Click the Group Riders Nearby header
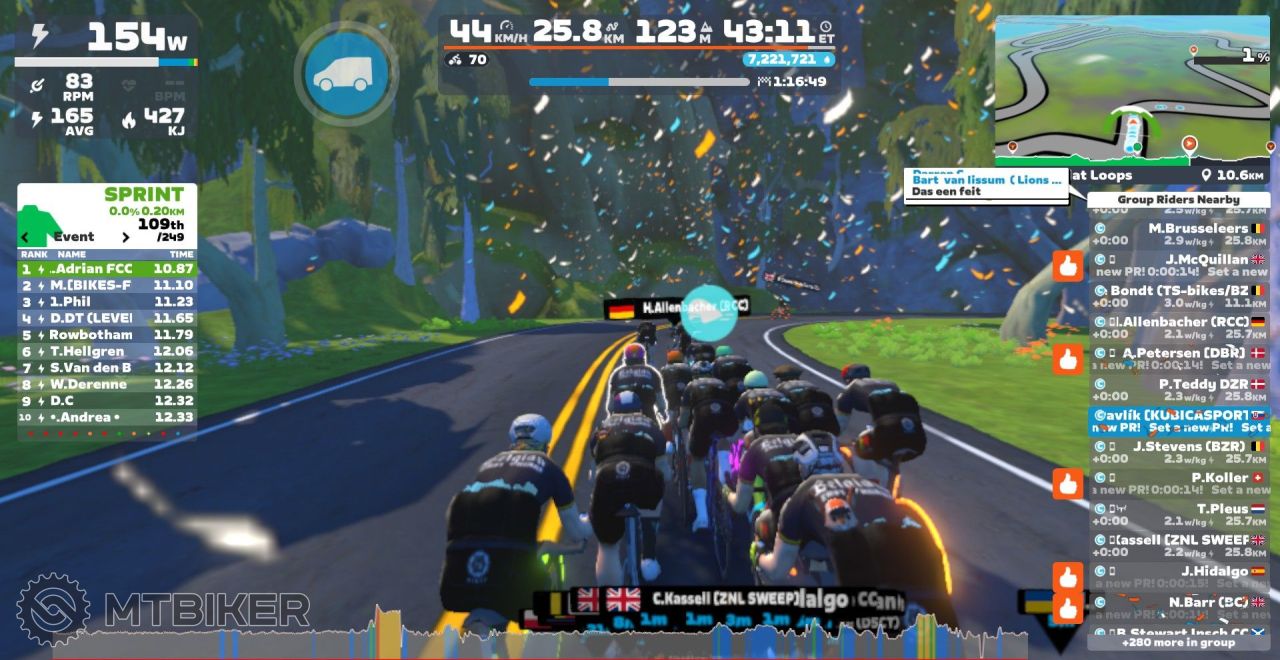The width and height of the screenshot is (1280, 660). pos(1178,200)
